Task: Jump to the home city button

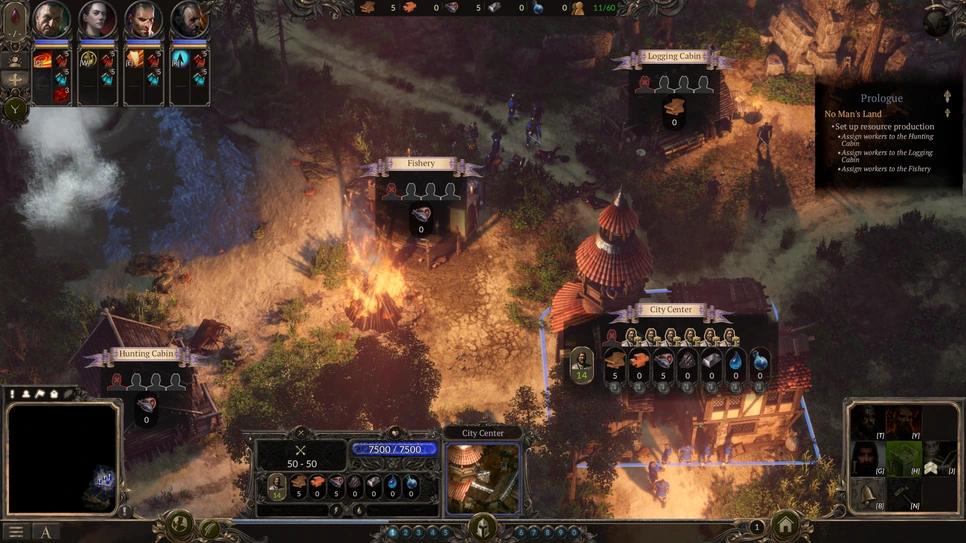Action: [786, 526]
